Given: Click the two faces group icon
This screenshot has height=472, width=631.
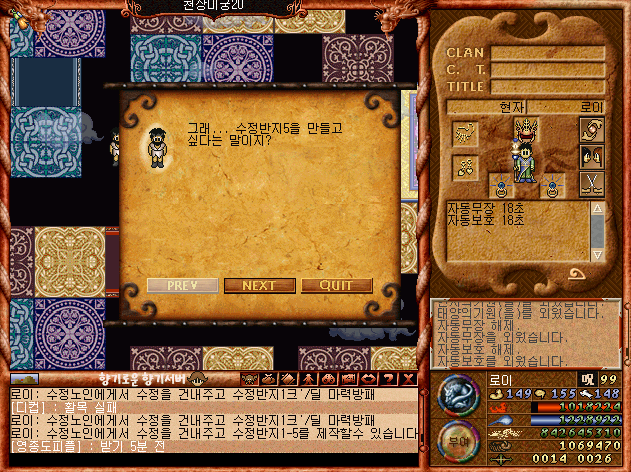Looking at the screenshot, I should point(592,157).
